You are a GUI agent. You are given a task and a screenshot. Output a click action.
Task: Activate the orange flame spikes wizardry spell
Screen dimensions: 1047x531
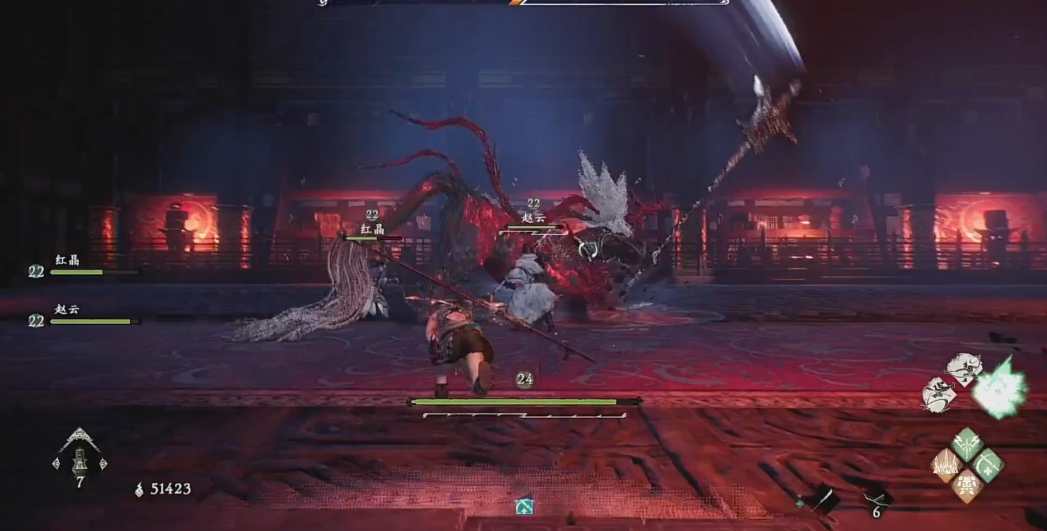tap(946, 464)
